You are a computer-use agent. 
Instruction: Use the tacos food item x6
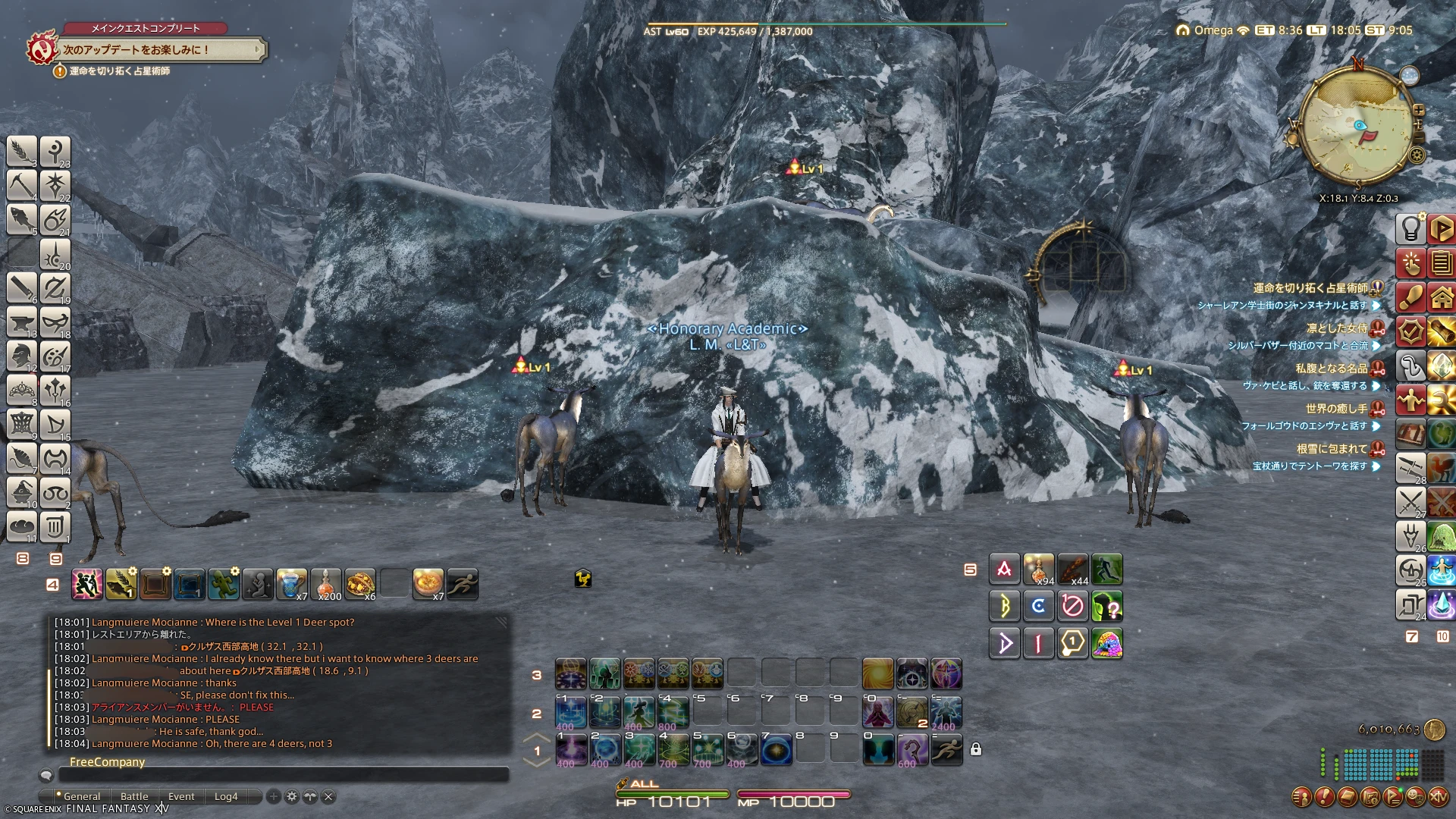[360, 584]
